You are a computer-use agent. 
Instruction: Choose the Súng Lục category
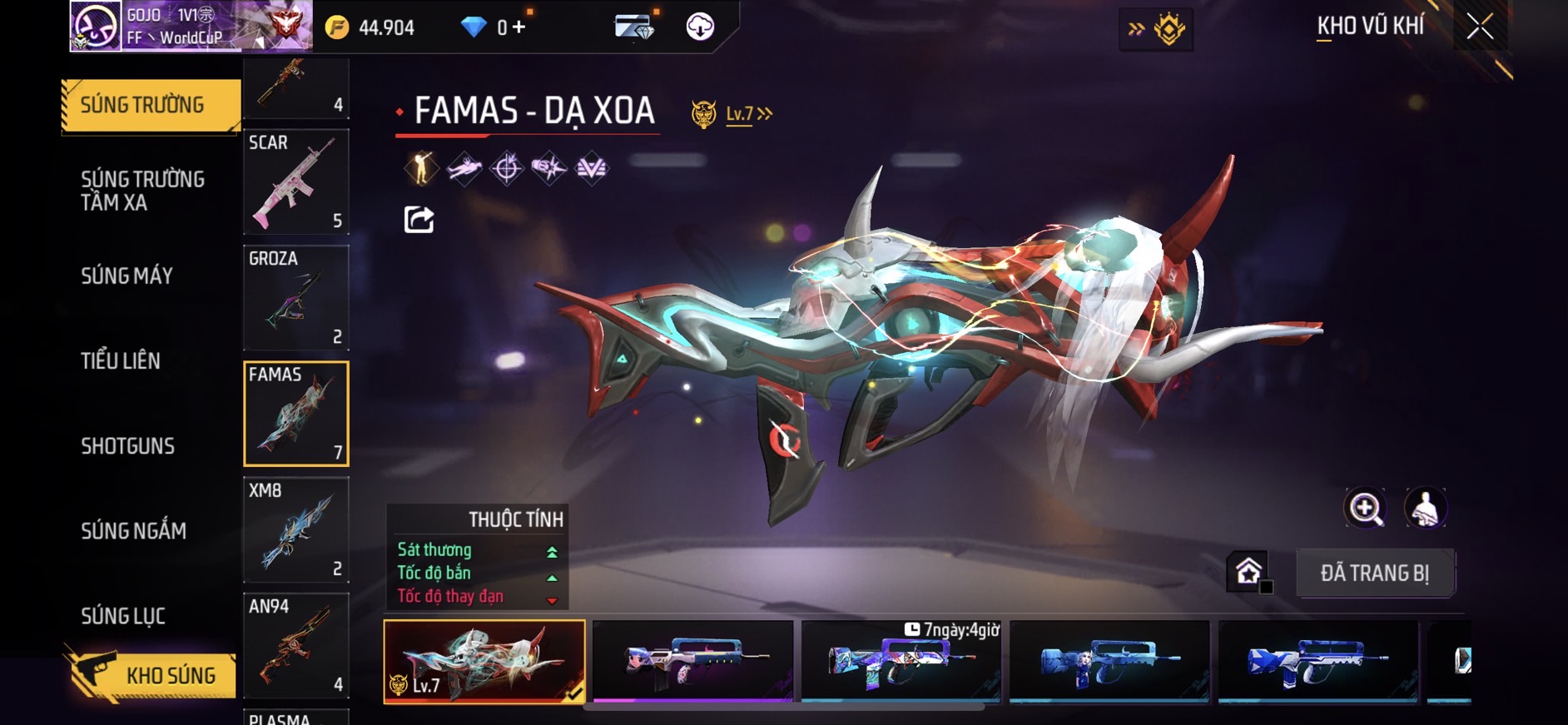123,615
